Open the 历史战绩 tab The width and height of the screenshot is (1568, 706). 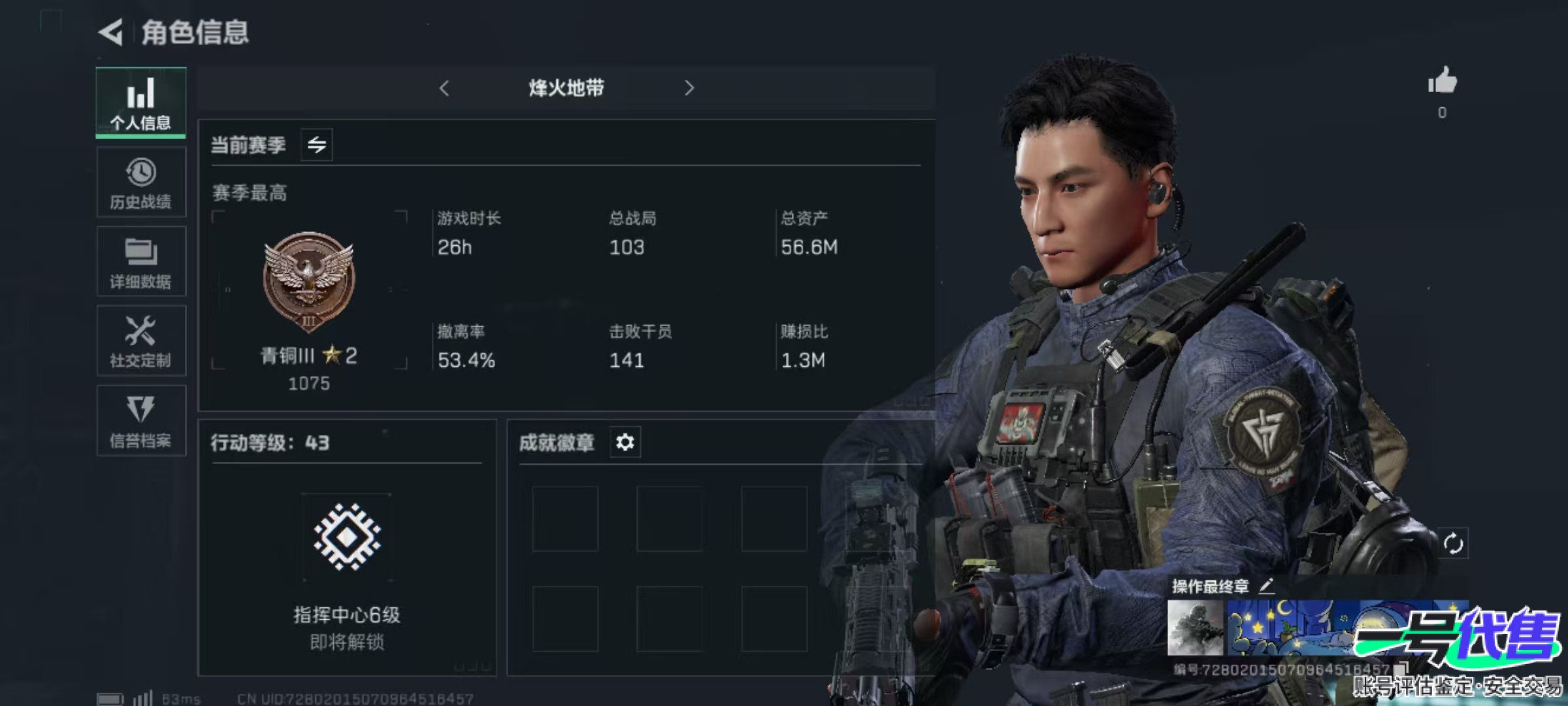pos(141,182)
